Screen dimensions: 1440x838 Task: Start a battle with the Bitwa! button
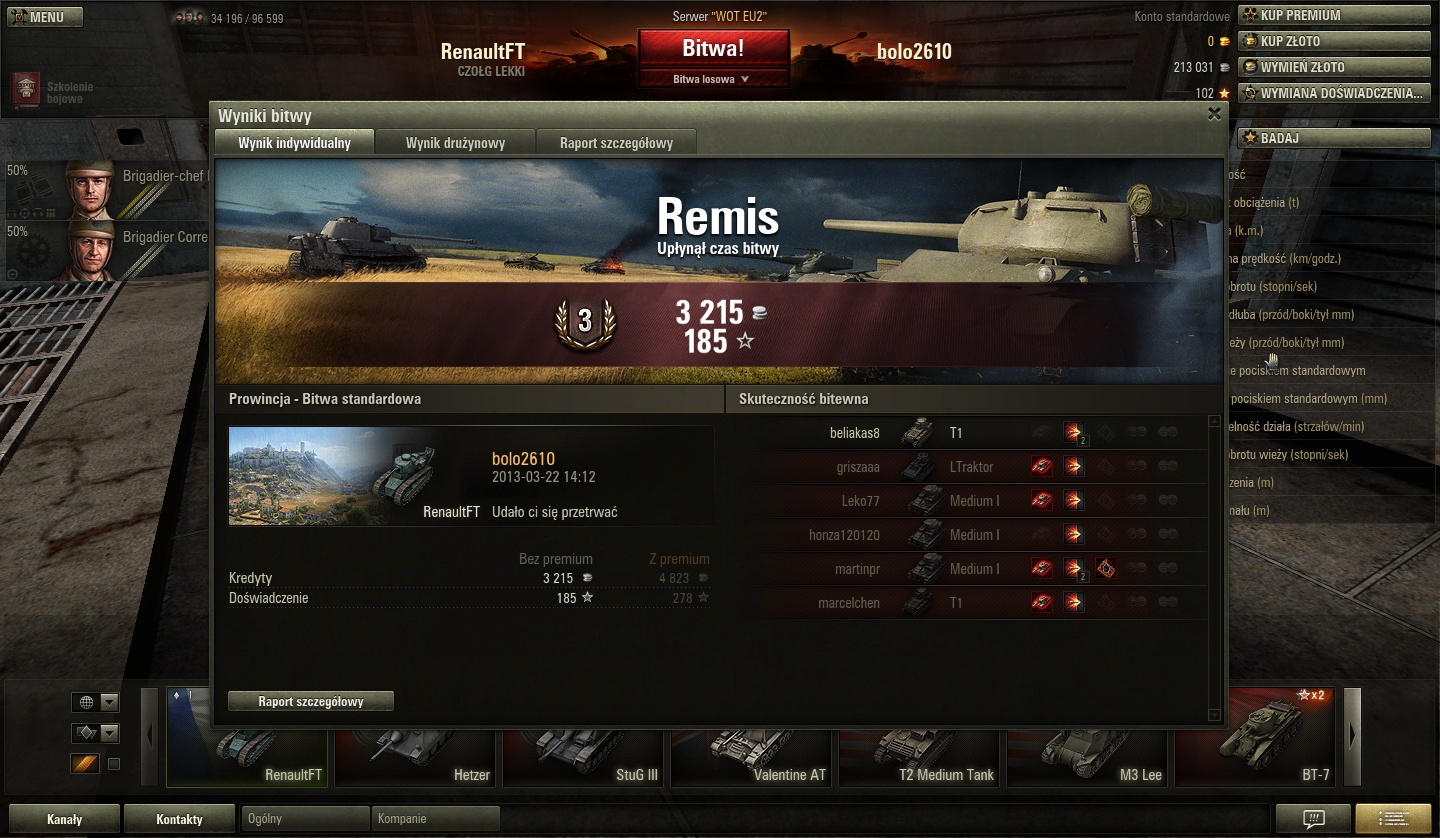(x=713, y=48)
